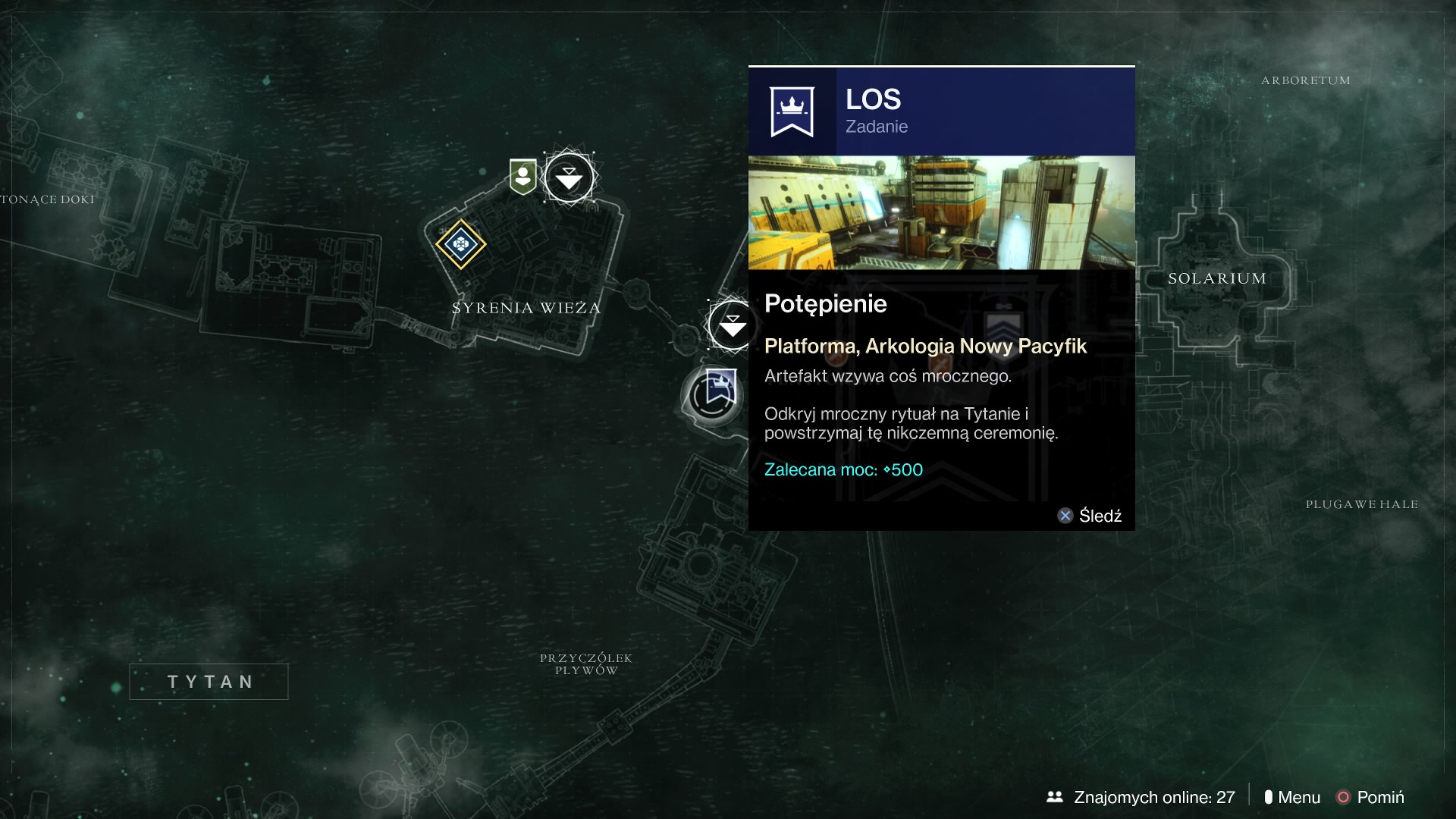Viewport: 1456px width, 819px height.
Task: Select the landing zone marker beside the quest tooltip
Action: tap(731, 325)
